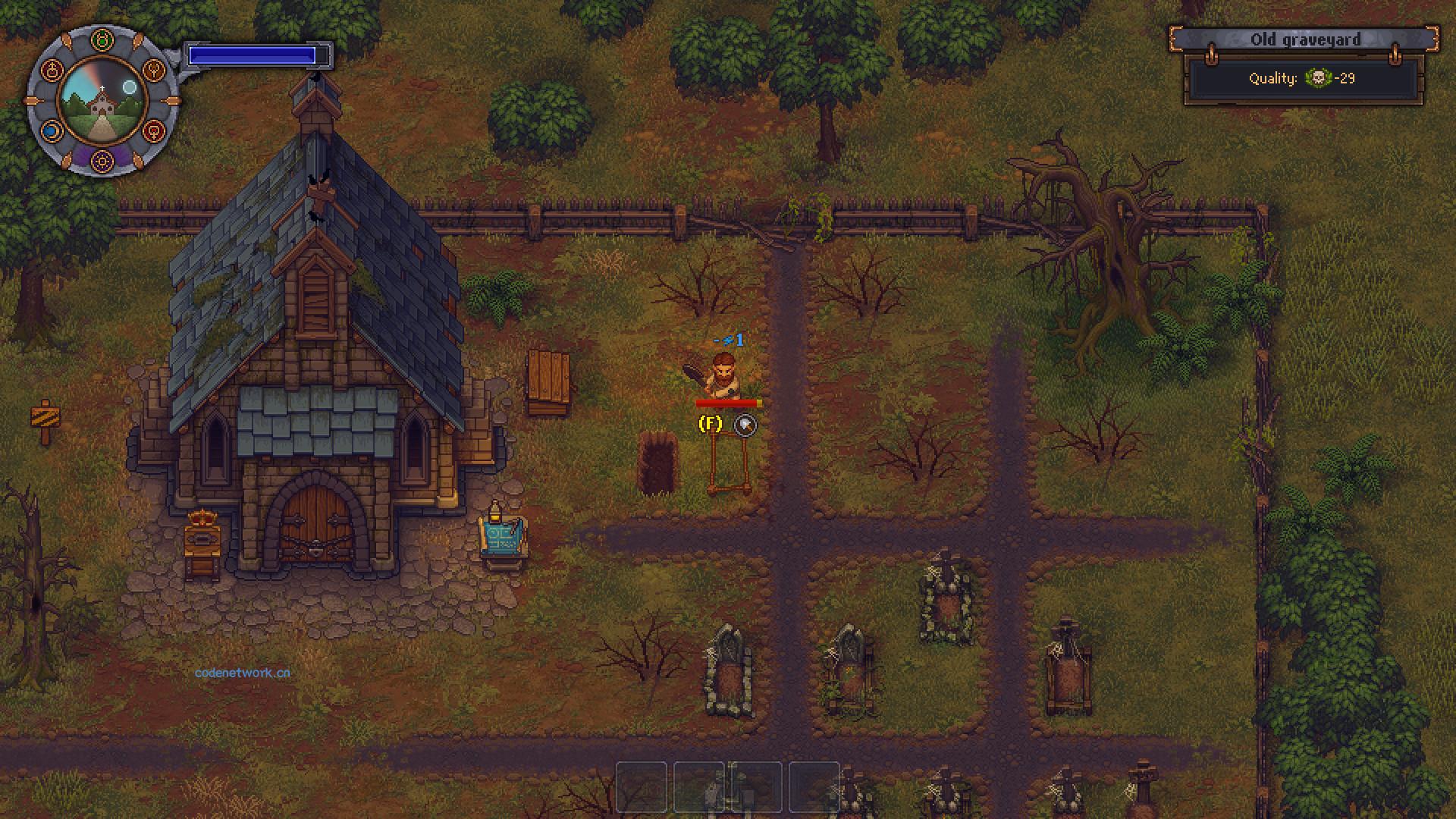This screenshot has width=1456, height=819.
Task: Click the magnifying glass inspect icon near the character
Action: pos(745,425)
